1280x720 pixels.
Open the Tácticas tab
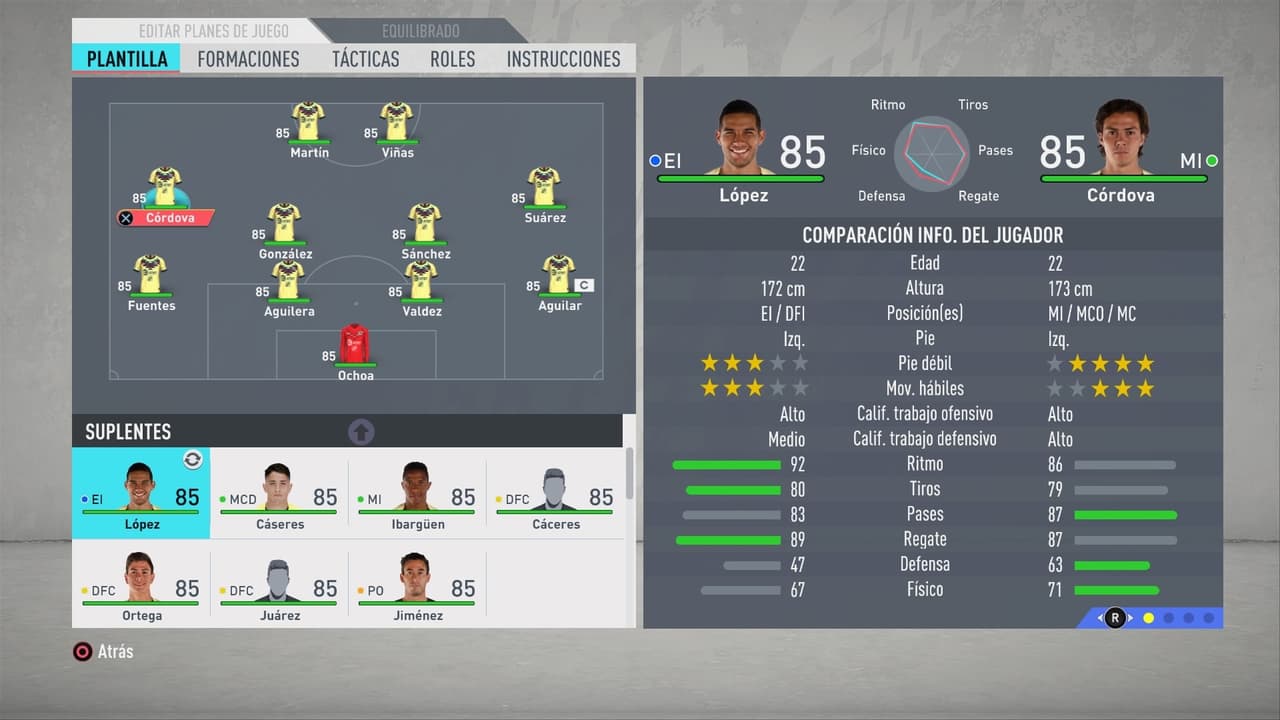(365, 59)
